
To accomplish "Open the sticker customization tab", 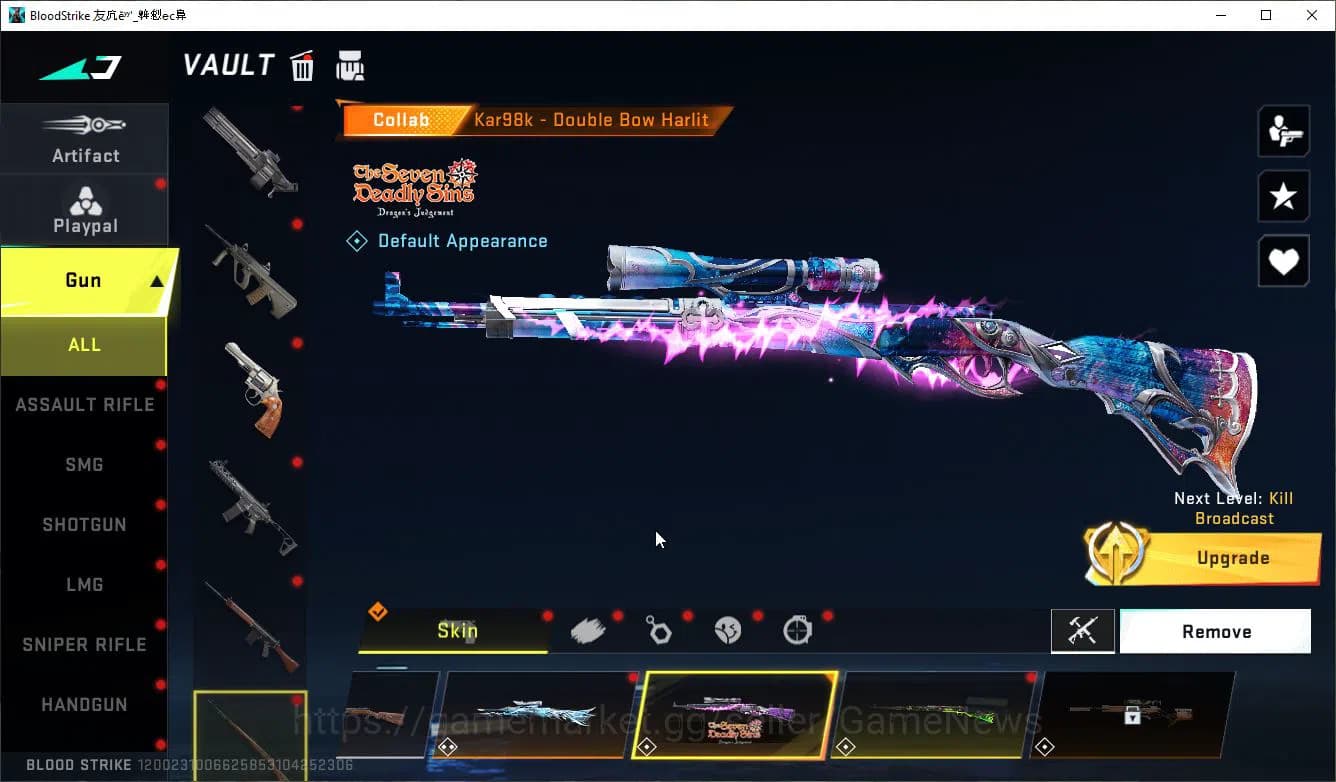I will 729,630.
